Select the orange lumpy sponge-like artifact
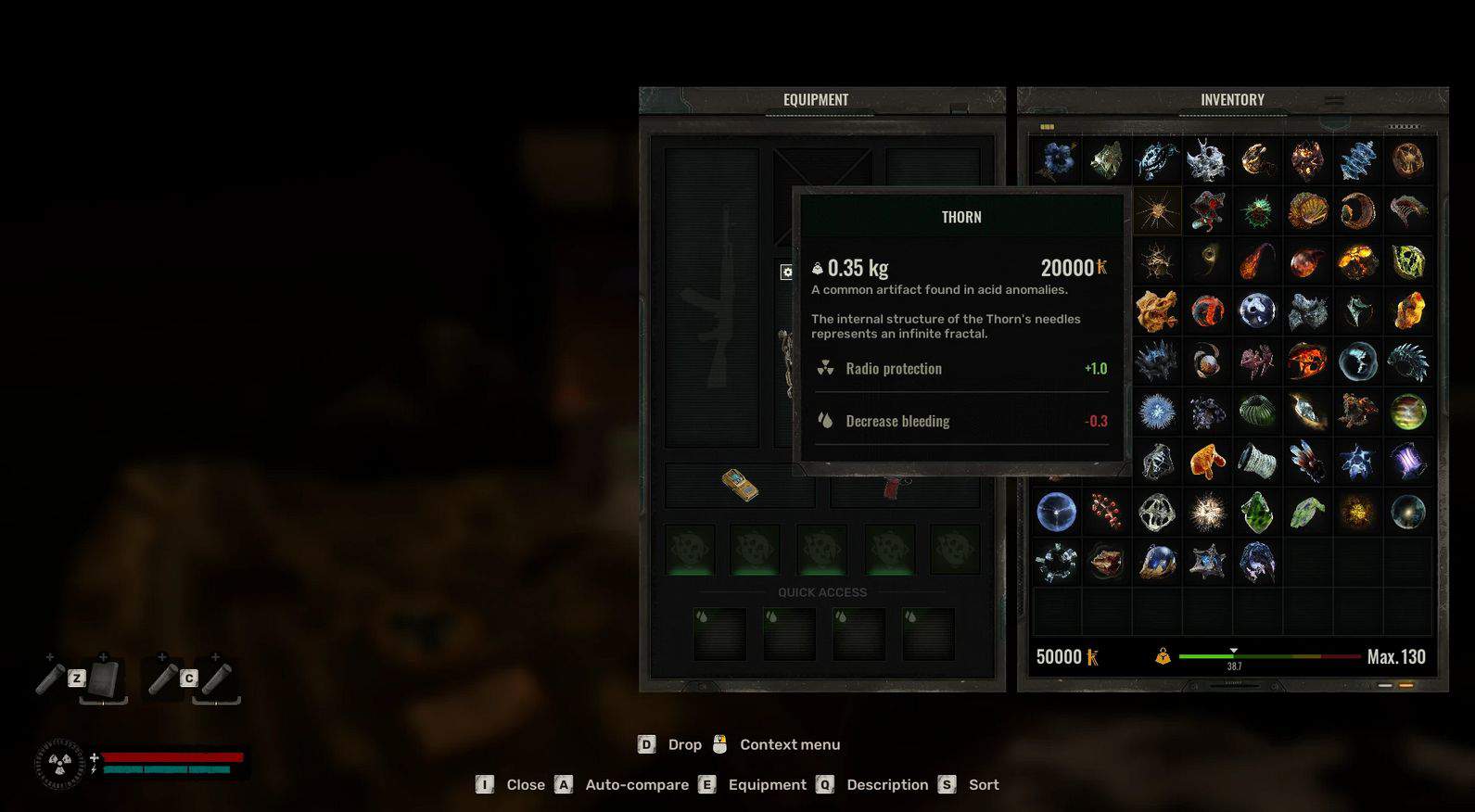Viewport: 1475px width, 812px height. pyautogui.click(x=1156, y=311)
